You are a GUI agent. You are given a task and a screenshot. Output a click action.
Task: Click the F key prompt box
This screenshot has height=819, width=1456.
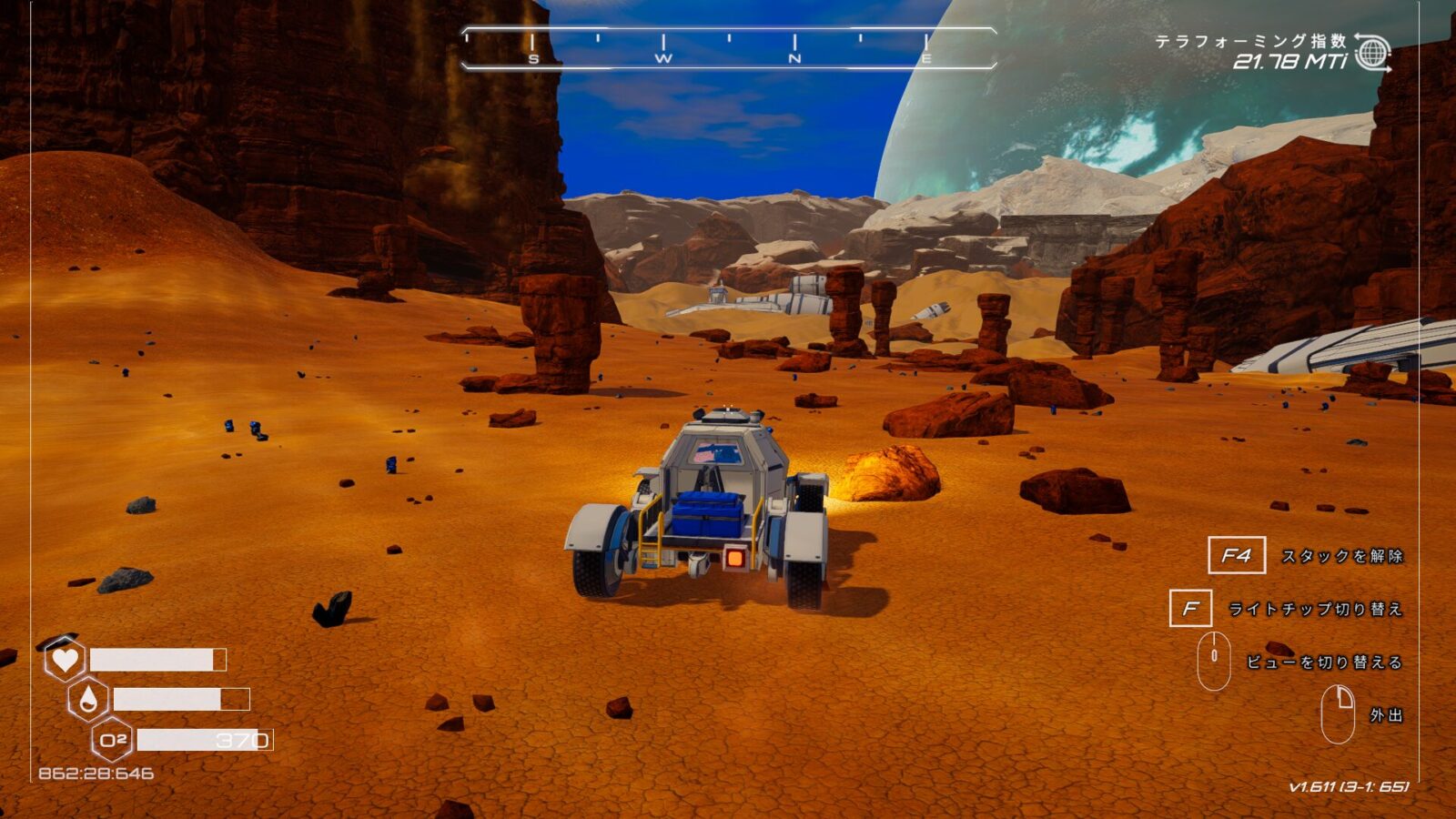[x=1191, y=607]
